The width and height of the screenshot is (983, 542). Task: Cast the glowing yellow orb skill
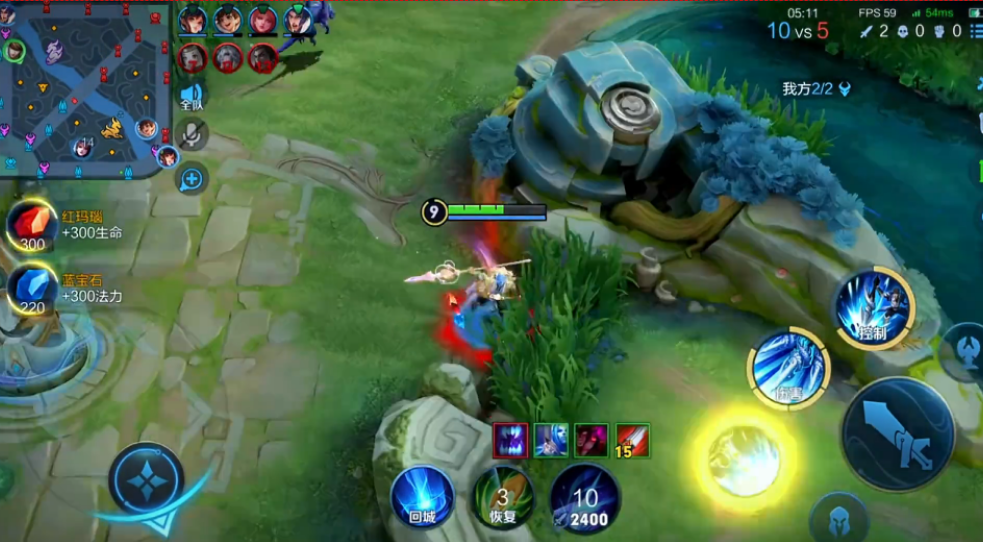pyautogui.click(x=743, y=460)
